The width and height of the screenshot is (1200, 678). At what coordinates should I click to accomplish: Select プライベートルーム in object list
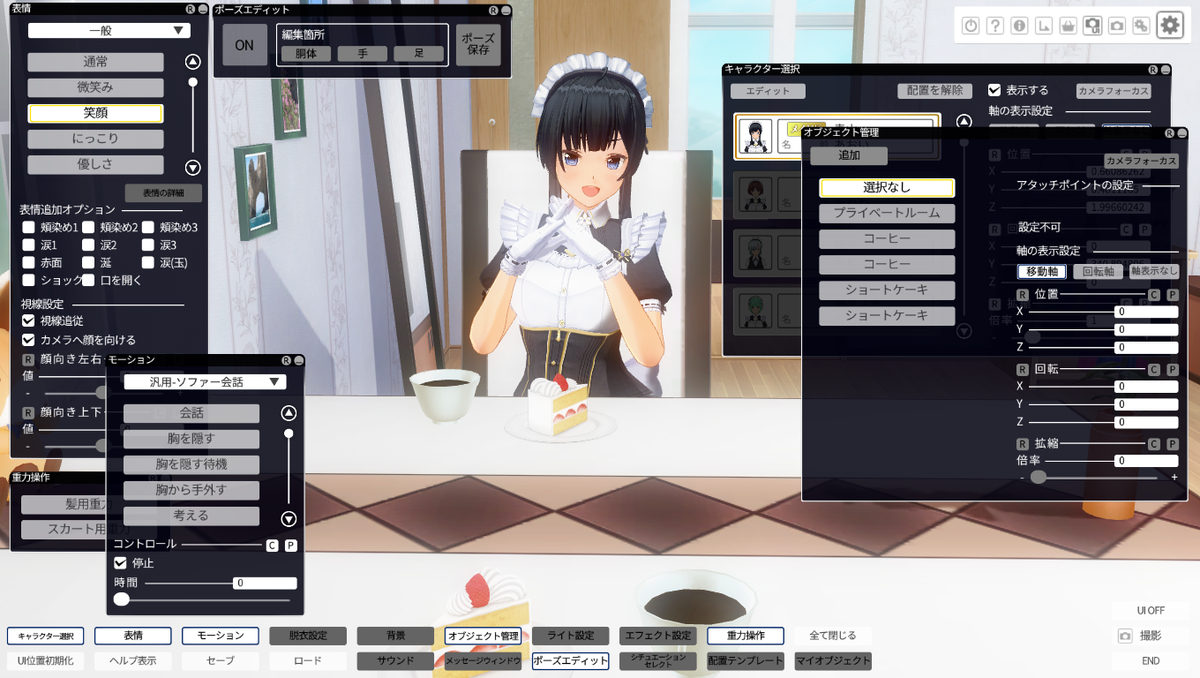pyautogui.click(x=887, y=213)
